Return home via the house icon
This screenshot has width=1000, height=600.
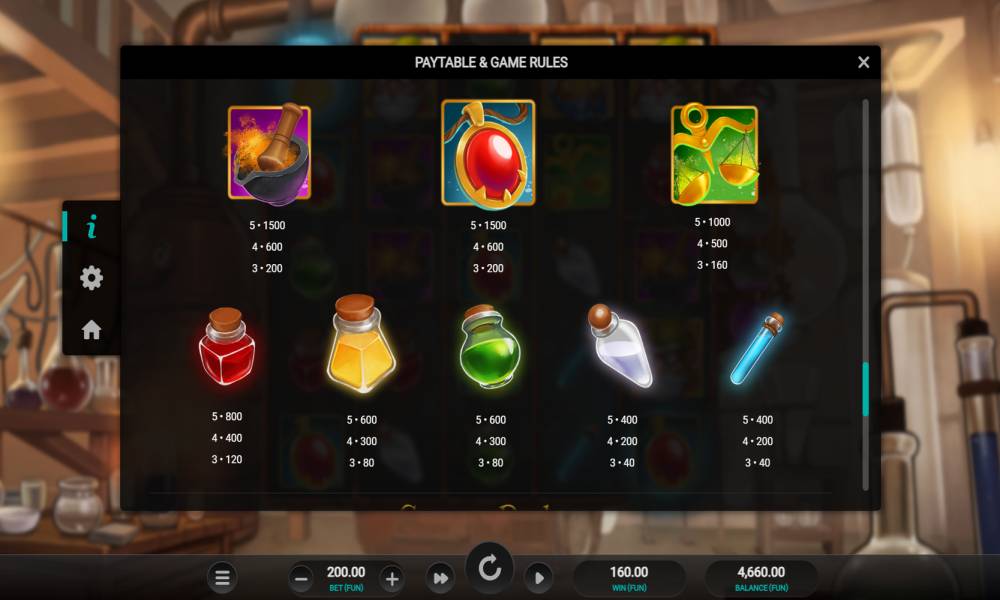91,330
